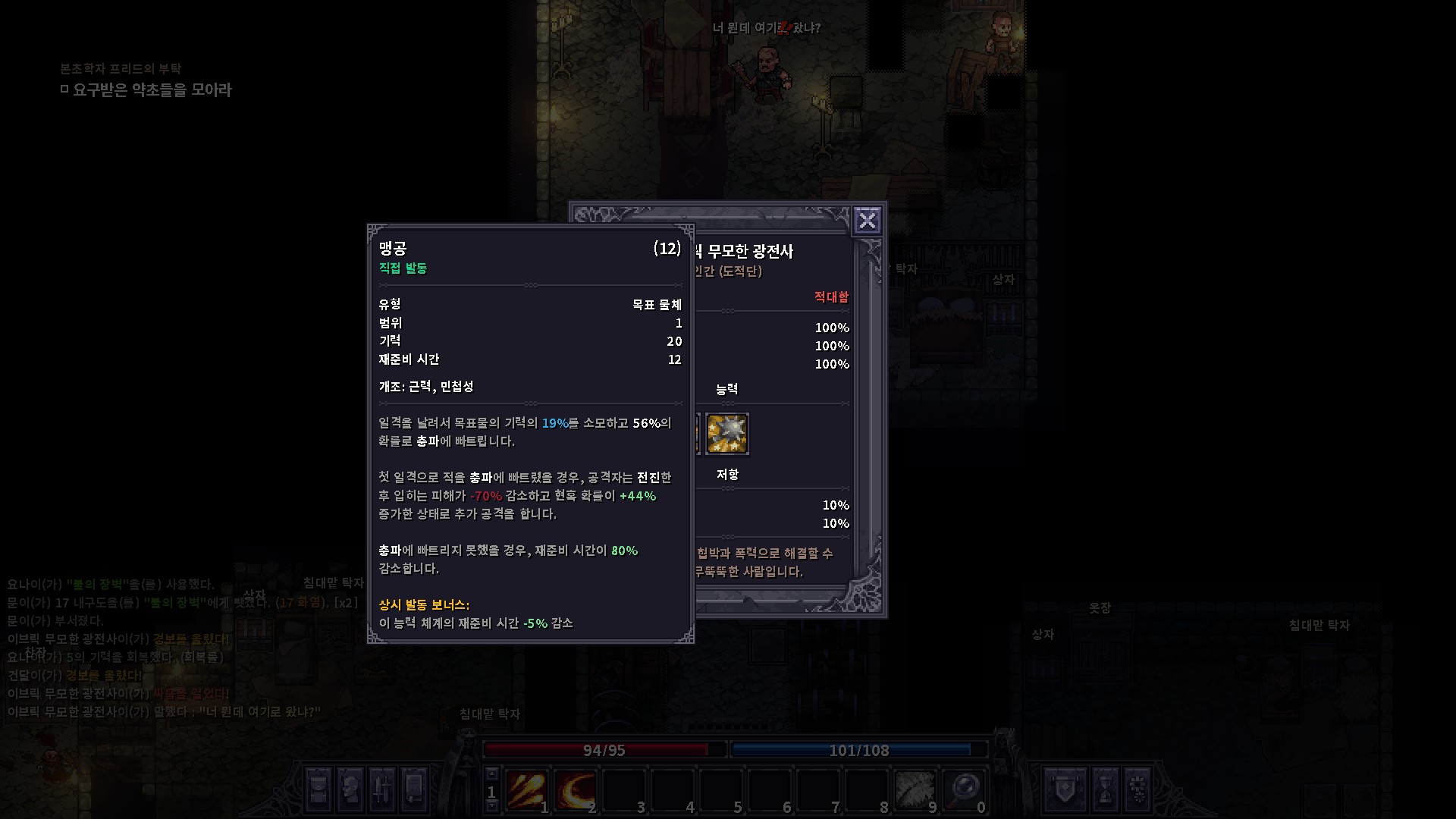
Task: Select the spiked mace ability icon
Action: [727, 434]
